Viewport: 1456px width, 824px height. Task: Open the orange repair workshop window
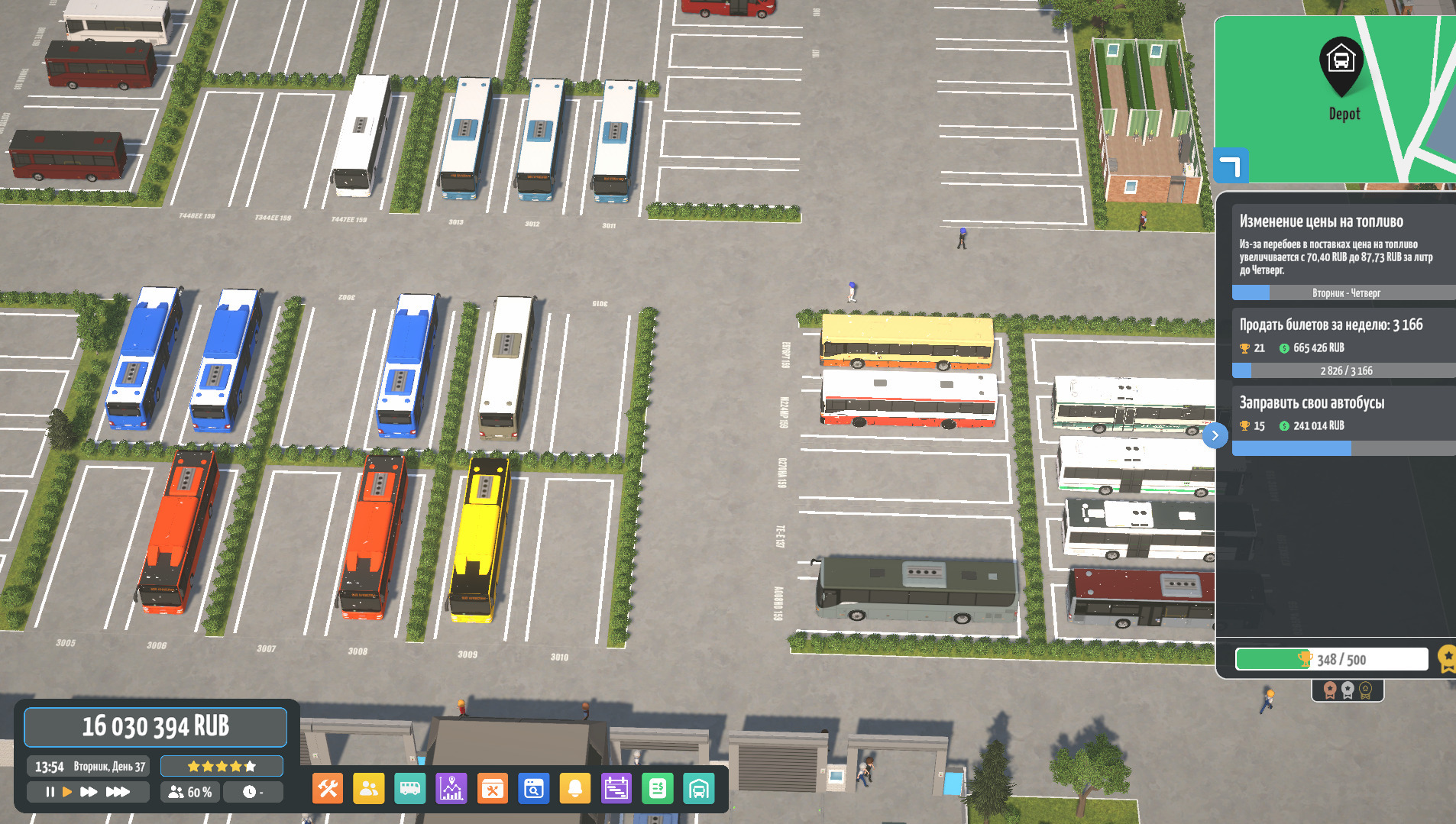click(x=493, y=789)
